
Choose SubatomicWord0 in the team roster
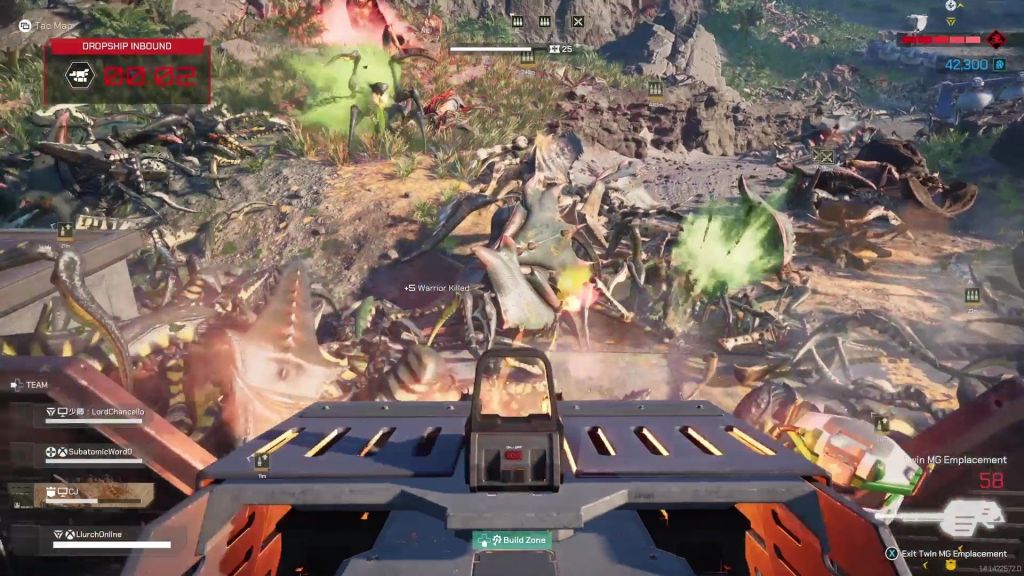(95, 453)
